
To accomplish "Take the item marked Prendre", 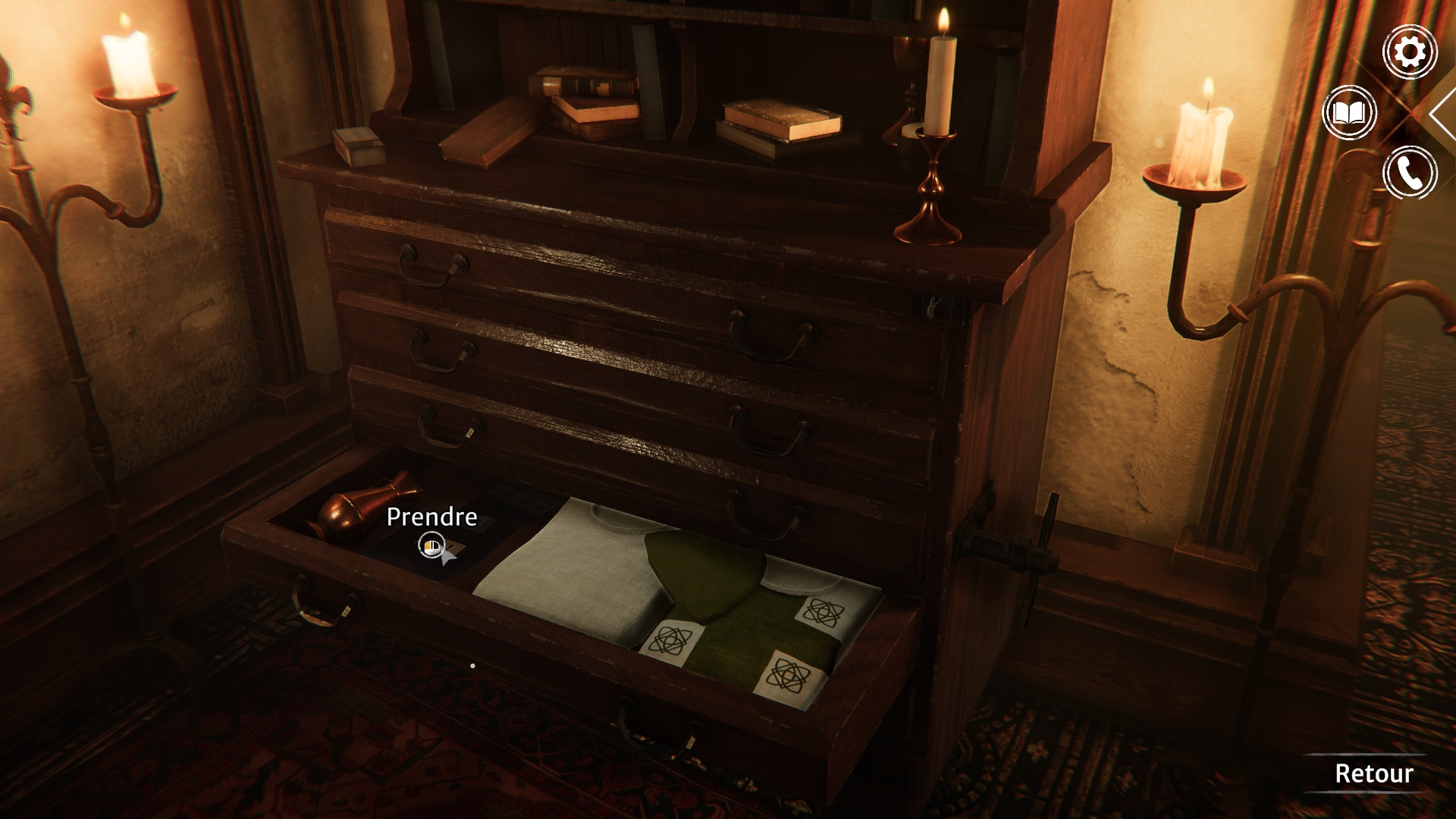I will coord(431,544).
